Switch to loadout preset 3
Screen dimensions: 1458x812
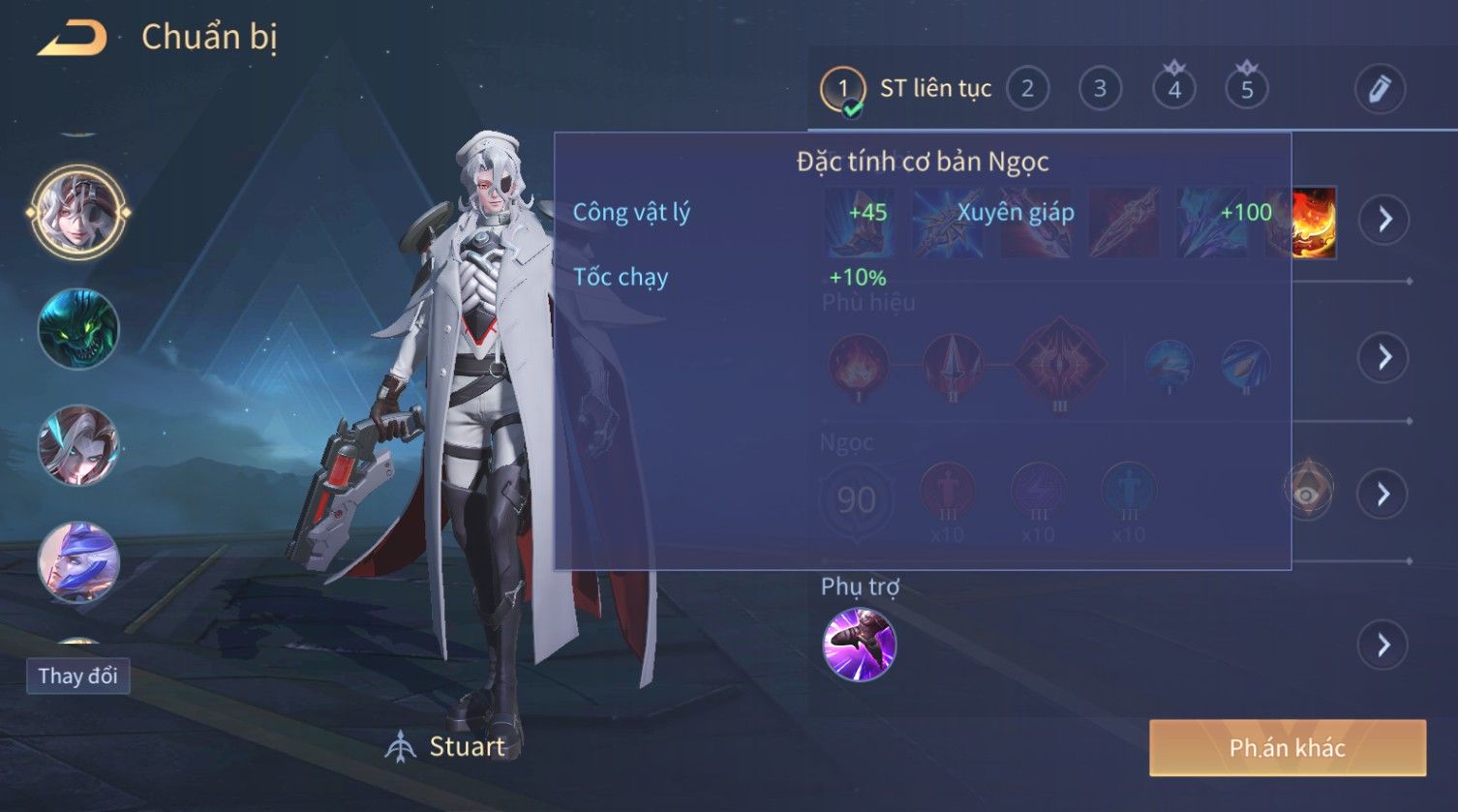click(1100, 89)
